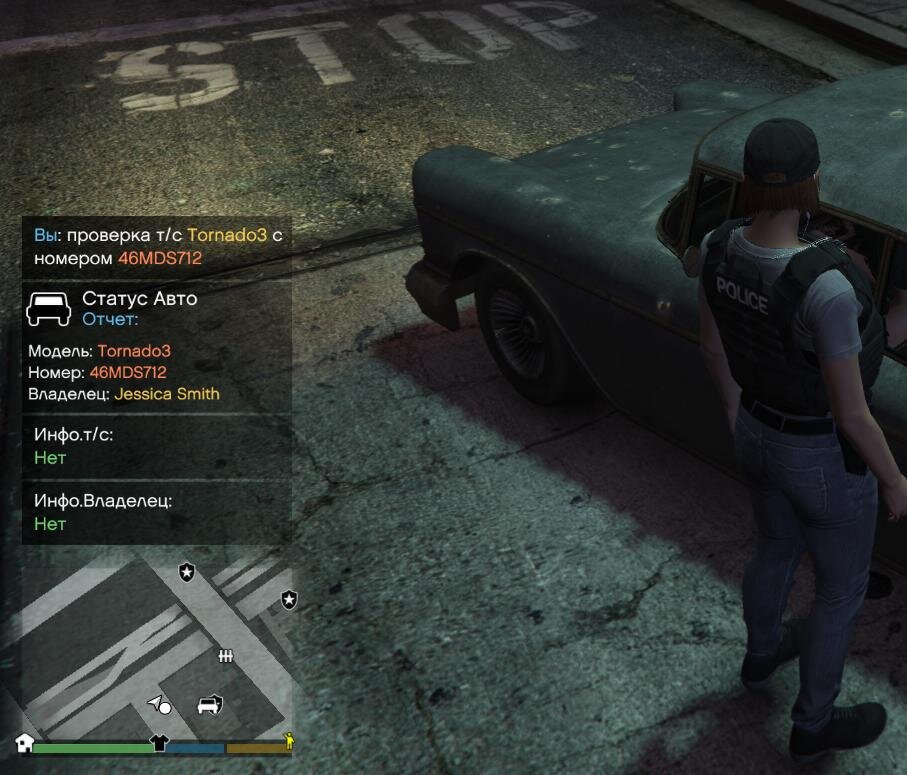Click the owner name Jessica Smith
907x775 pixels.
tap(167, 394)
